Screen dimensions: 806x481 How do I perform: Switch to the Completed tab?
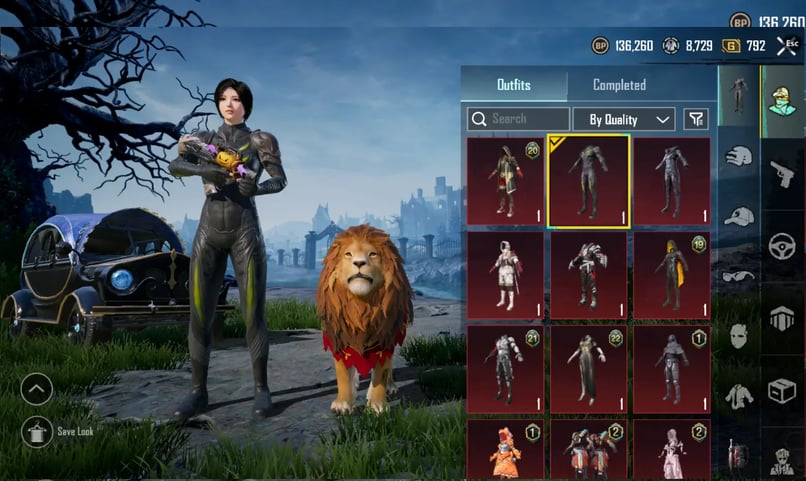[x=619, y=85]
